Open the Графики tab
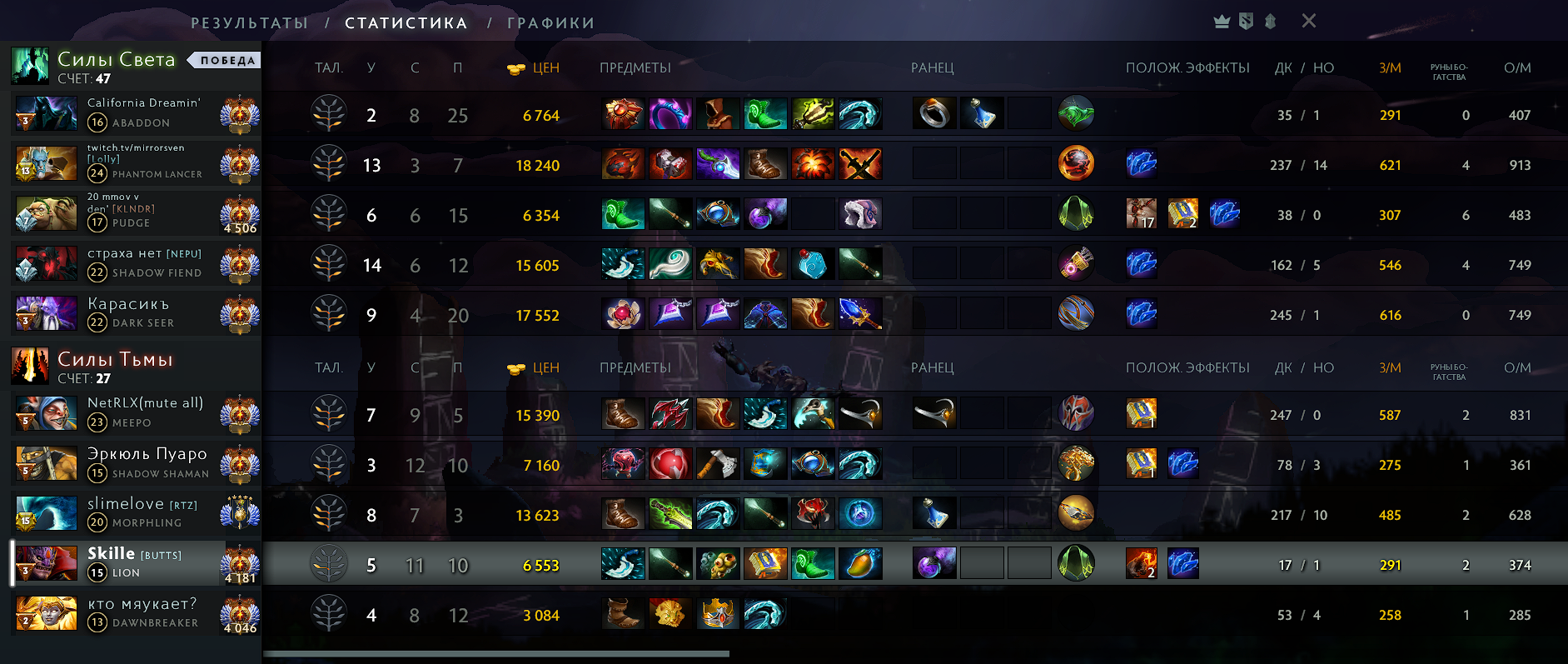The height and width of the screenshot is (664, 1568). [550, 23]
